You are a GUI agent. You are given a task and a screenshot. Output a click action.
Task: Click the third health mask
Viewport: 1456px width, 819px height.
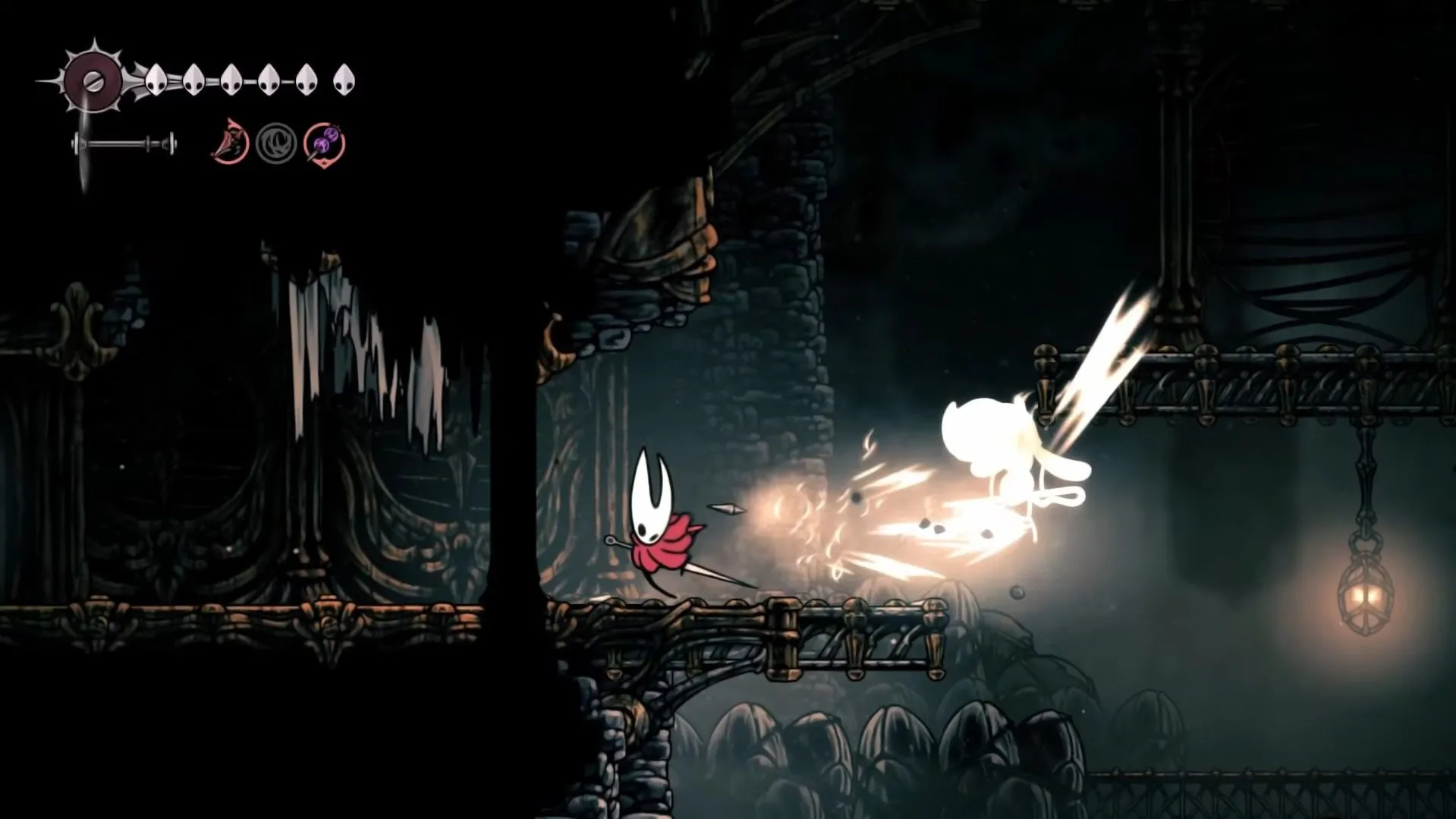pos(233,80)
